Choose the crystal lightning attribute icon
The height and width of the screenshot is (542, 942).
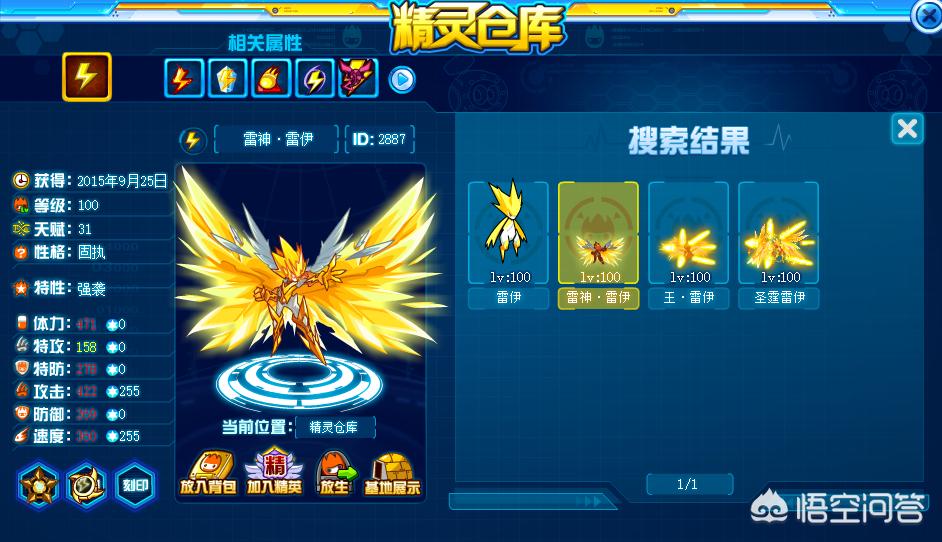(x=226, y=79)
